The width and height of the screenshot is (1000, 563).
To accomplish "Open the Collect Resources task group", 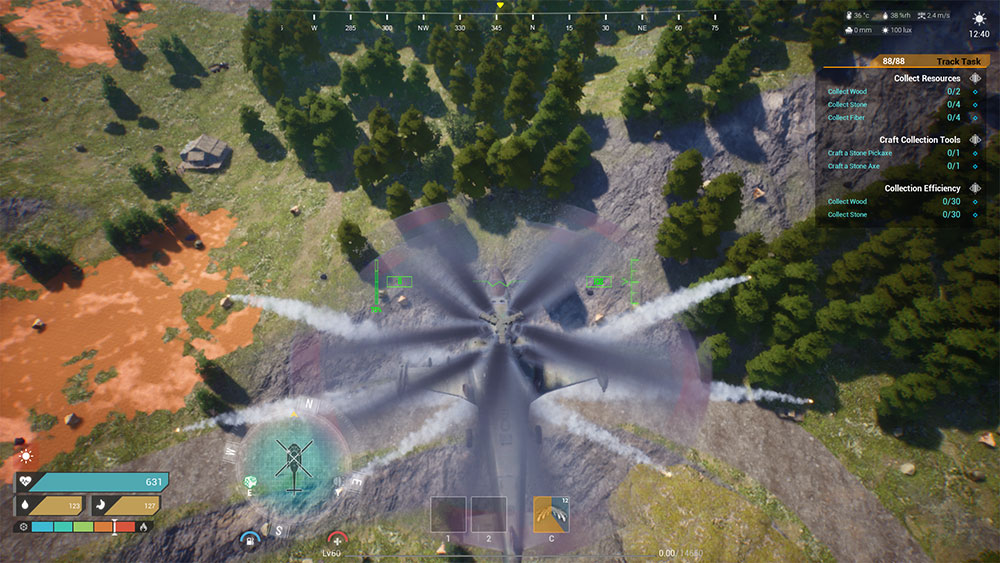I will 926,78.
